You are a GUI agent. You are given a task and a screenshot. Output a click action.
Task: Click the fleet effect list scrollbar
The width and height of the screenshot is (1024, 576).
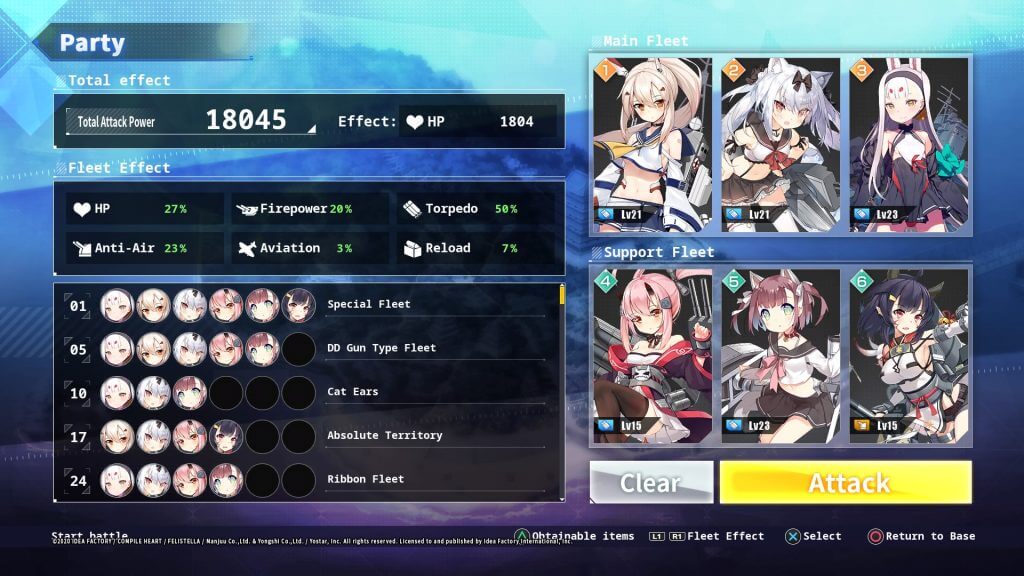click(562, 295)
